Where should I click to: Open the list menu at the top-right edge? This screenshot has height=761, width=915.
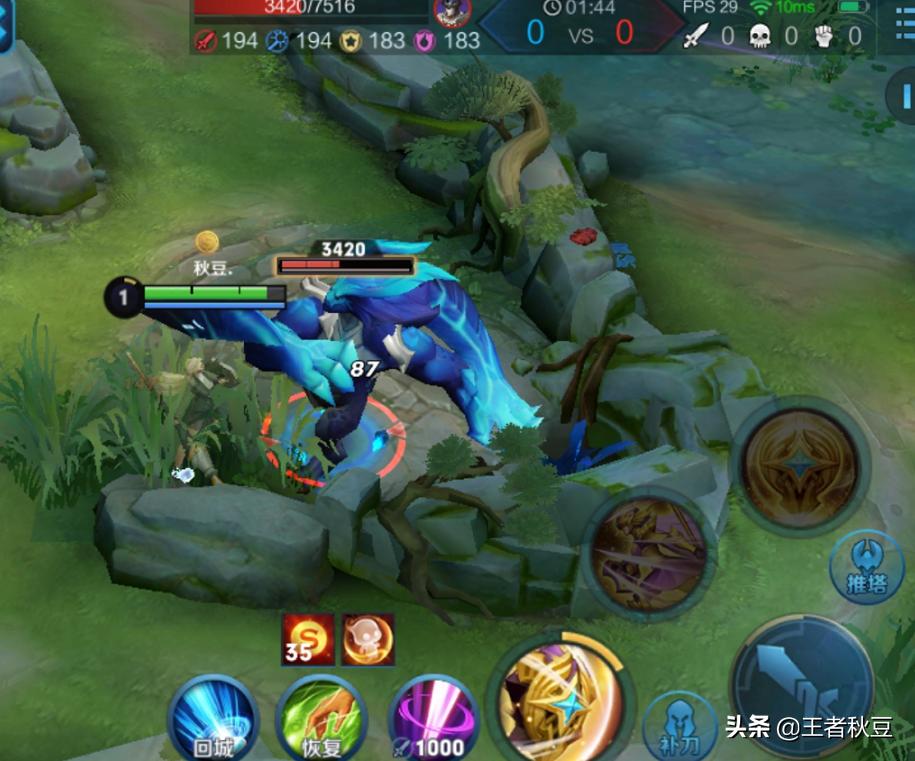[898, 28]
